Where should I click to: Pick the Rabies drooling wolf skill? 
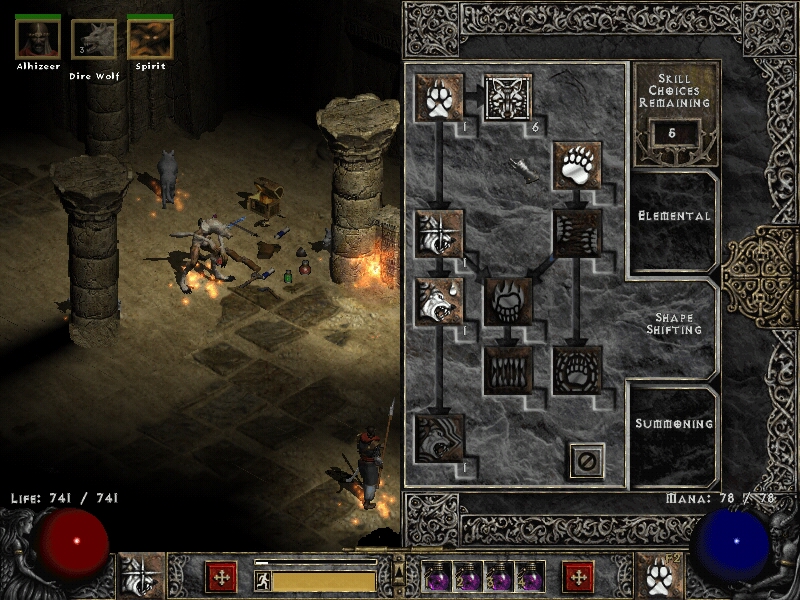coord(438,301)
